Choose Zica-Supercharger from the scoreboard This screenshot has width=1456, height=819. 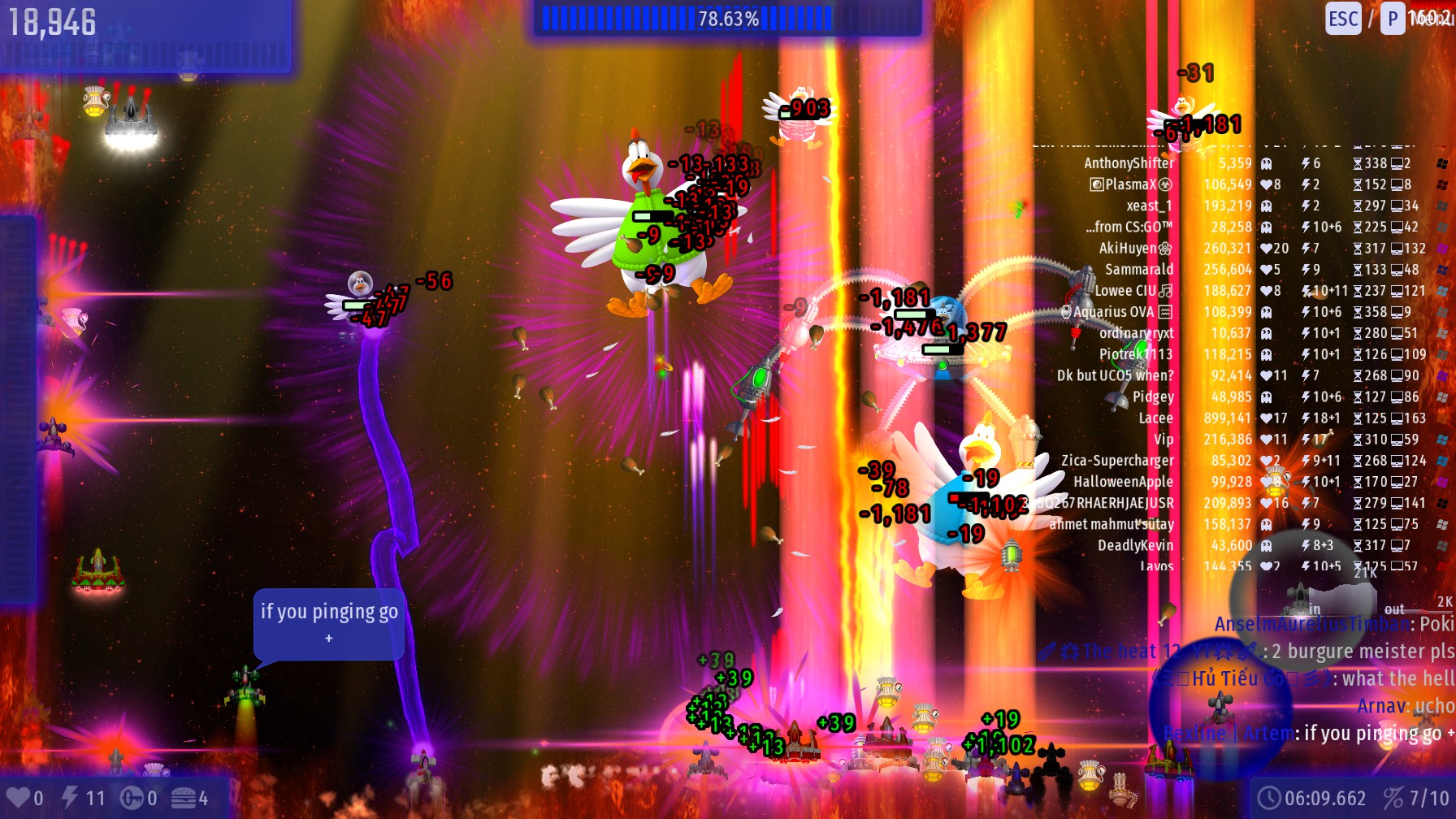point(1117,460)
